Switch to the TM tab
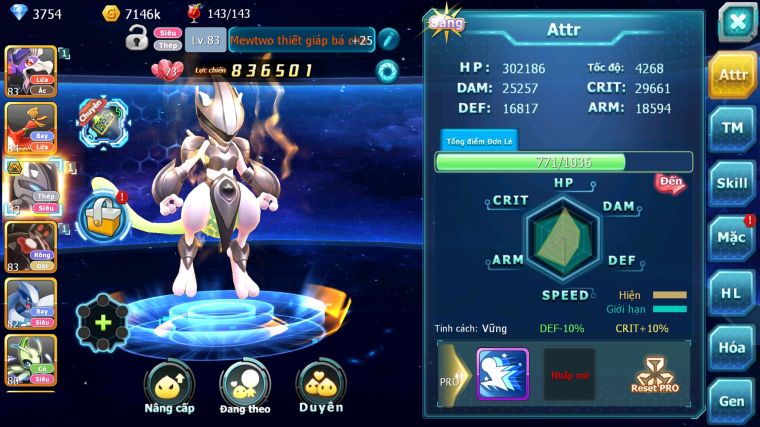 (732, 128)
